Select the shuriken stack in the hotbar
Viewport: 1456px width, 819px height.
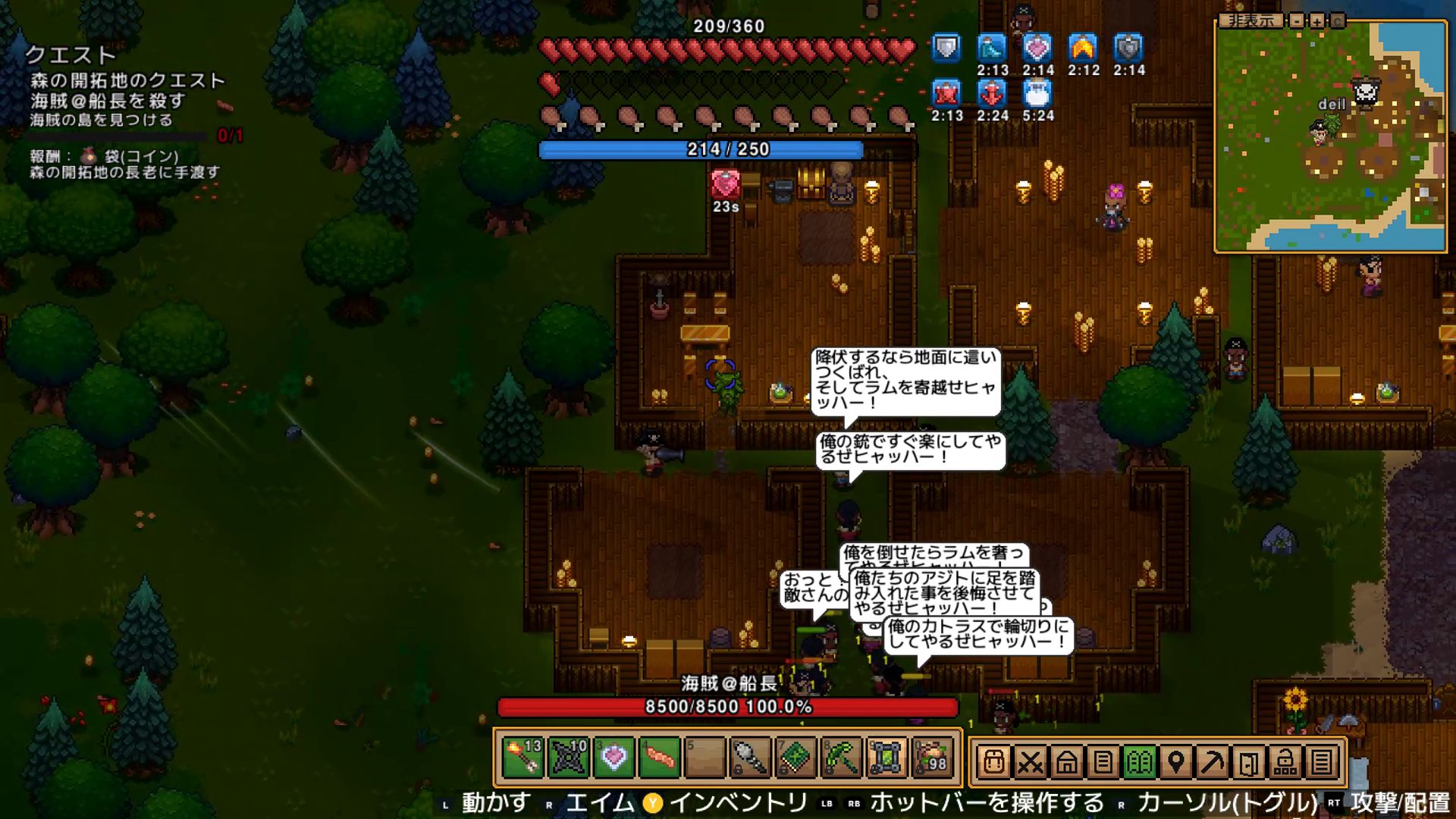[x=568, y=758]
